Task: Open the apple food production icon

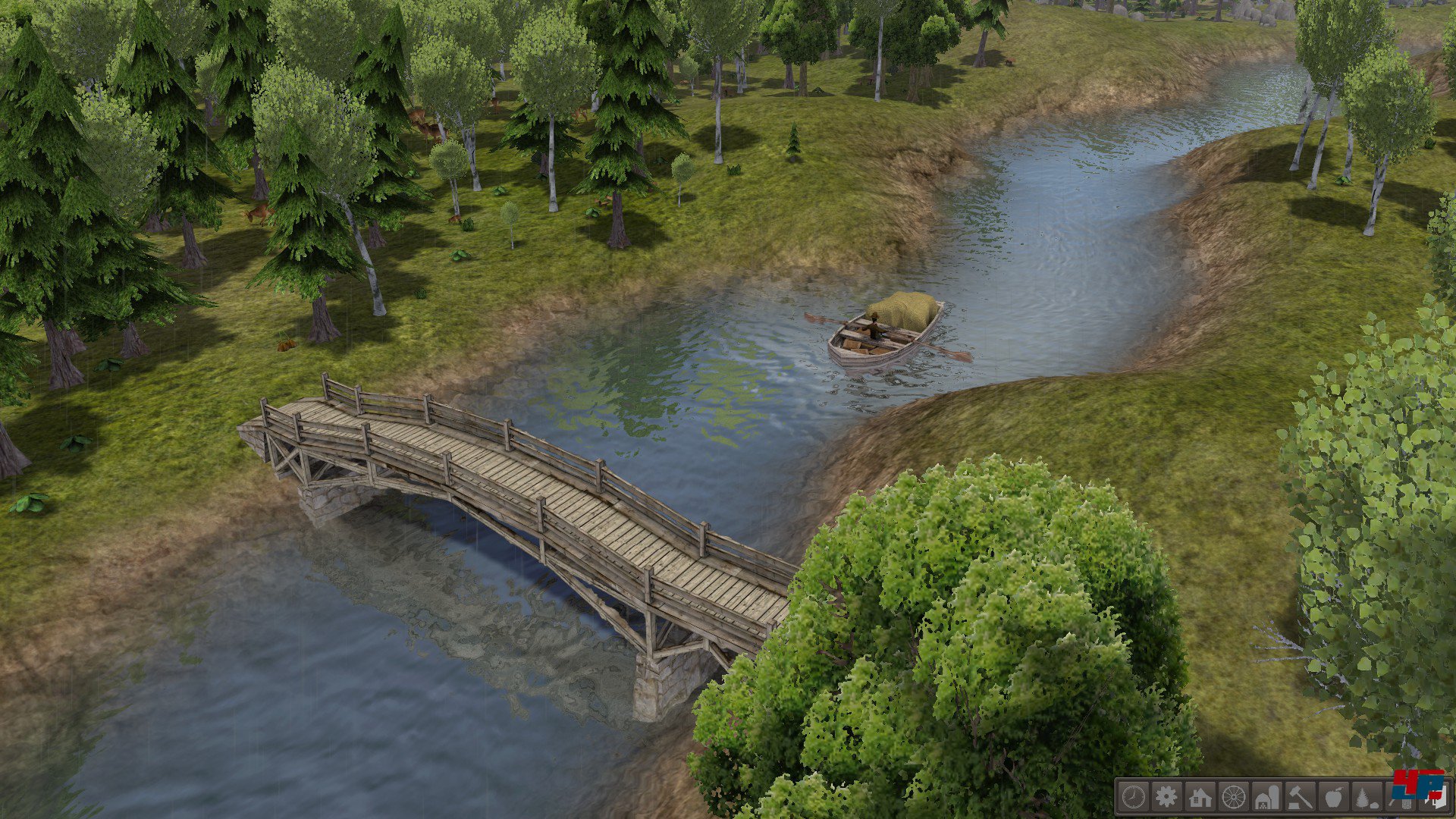Action: click(x=1334, y=797)
